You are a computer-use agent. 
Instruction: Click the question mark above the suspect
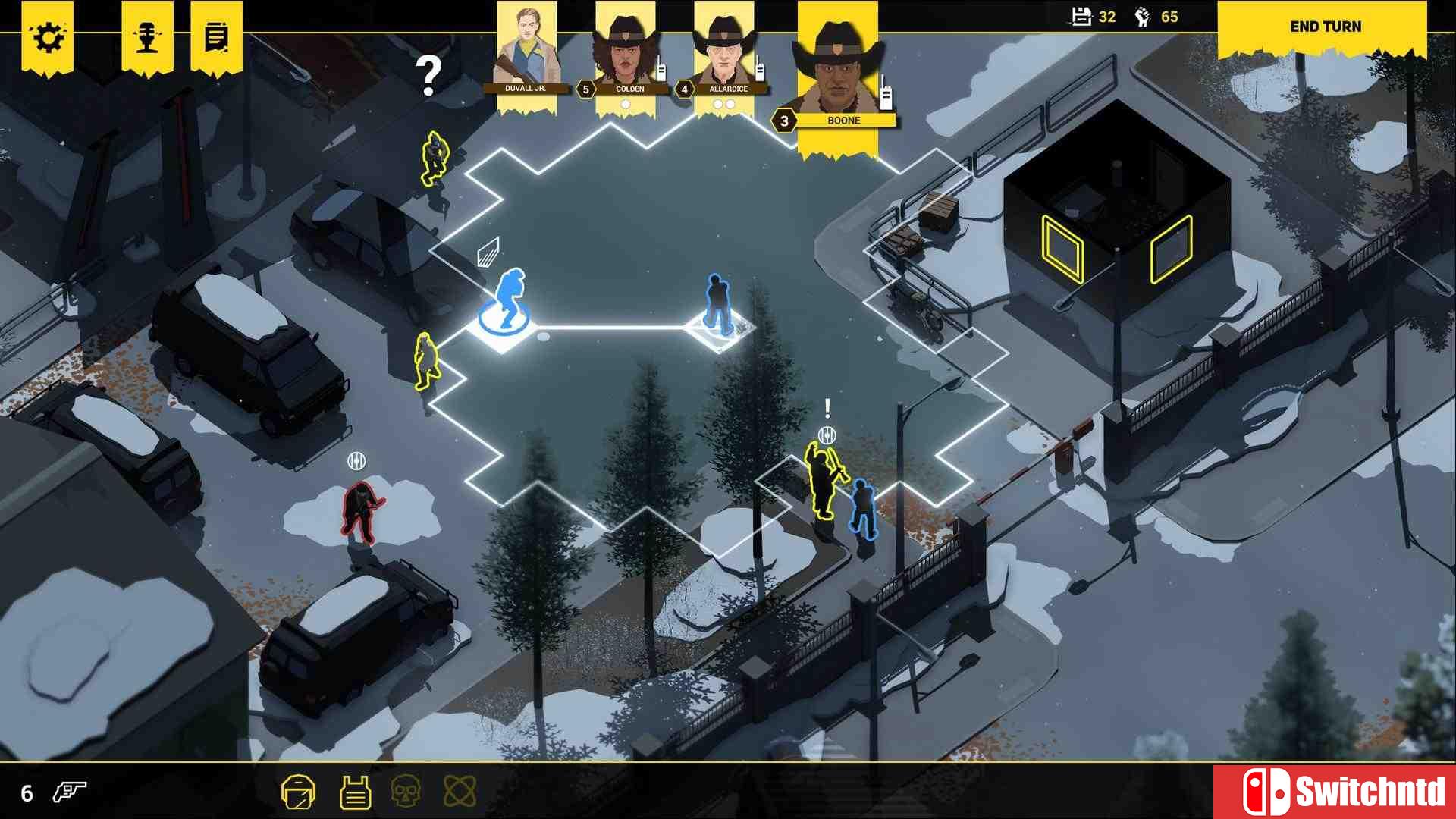[x=429, y=76]
